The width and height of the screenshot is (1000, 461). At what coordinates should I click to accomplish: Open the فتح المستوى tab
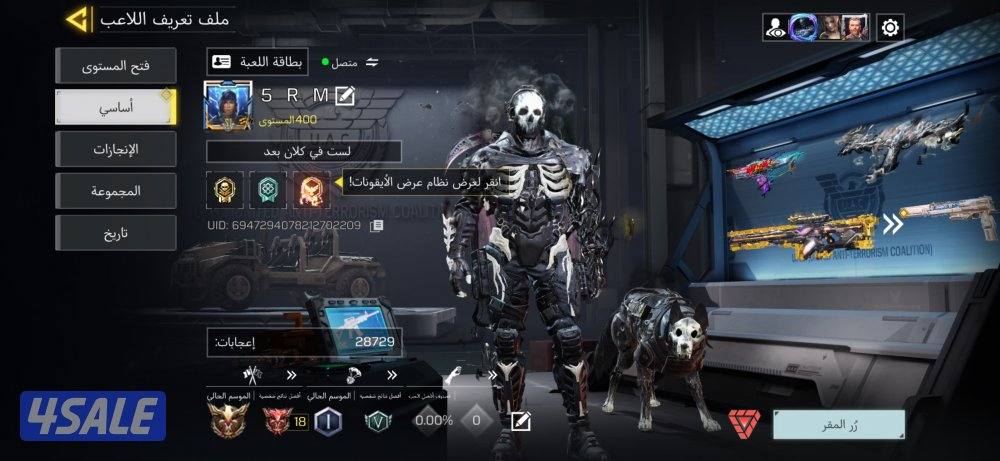click(x=115, y=66)
